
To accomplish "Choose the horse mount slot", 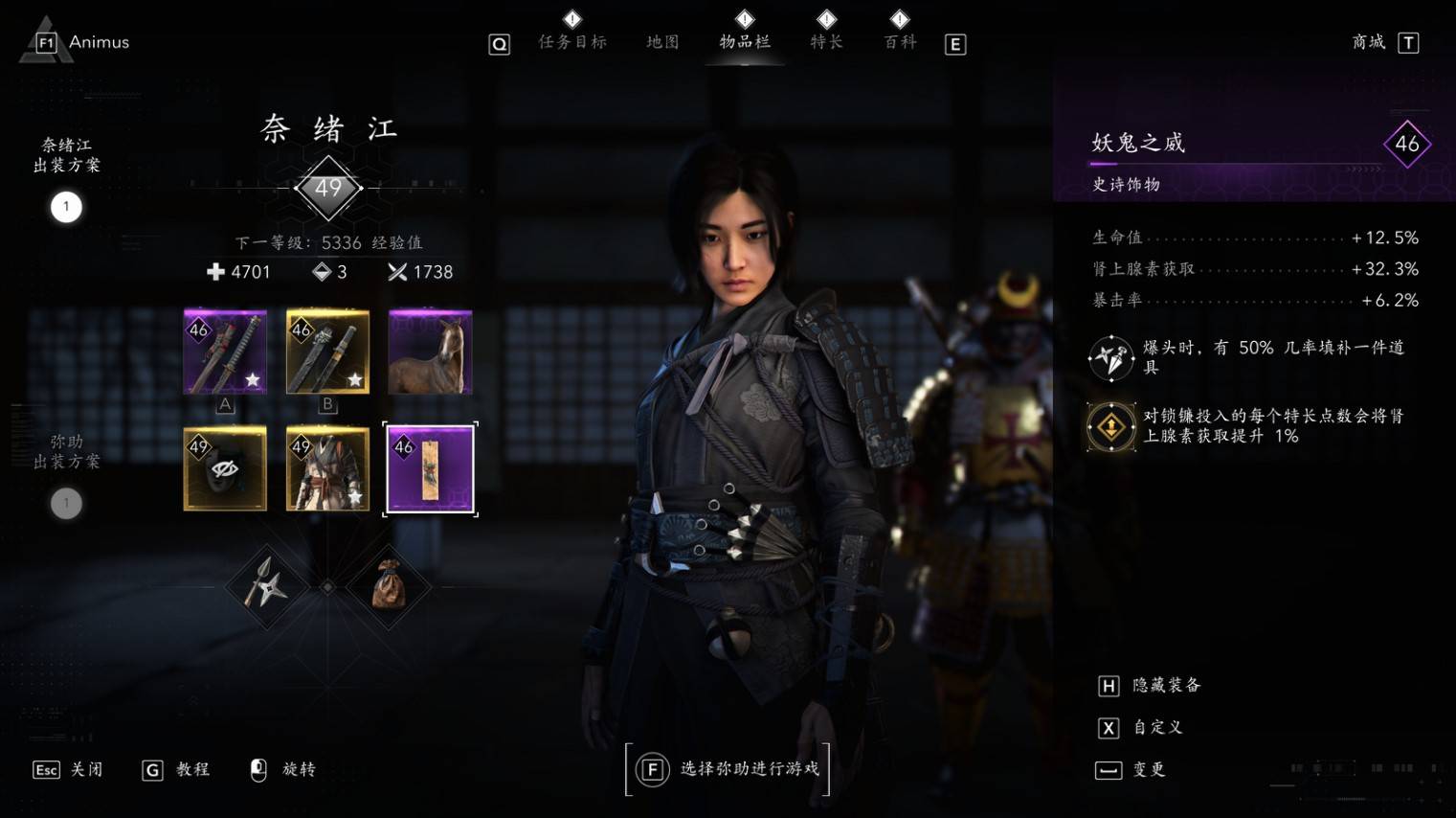I will pos(430,352).
